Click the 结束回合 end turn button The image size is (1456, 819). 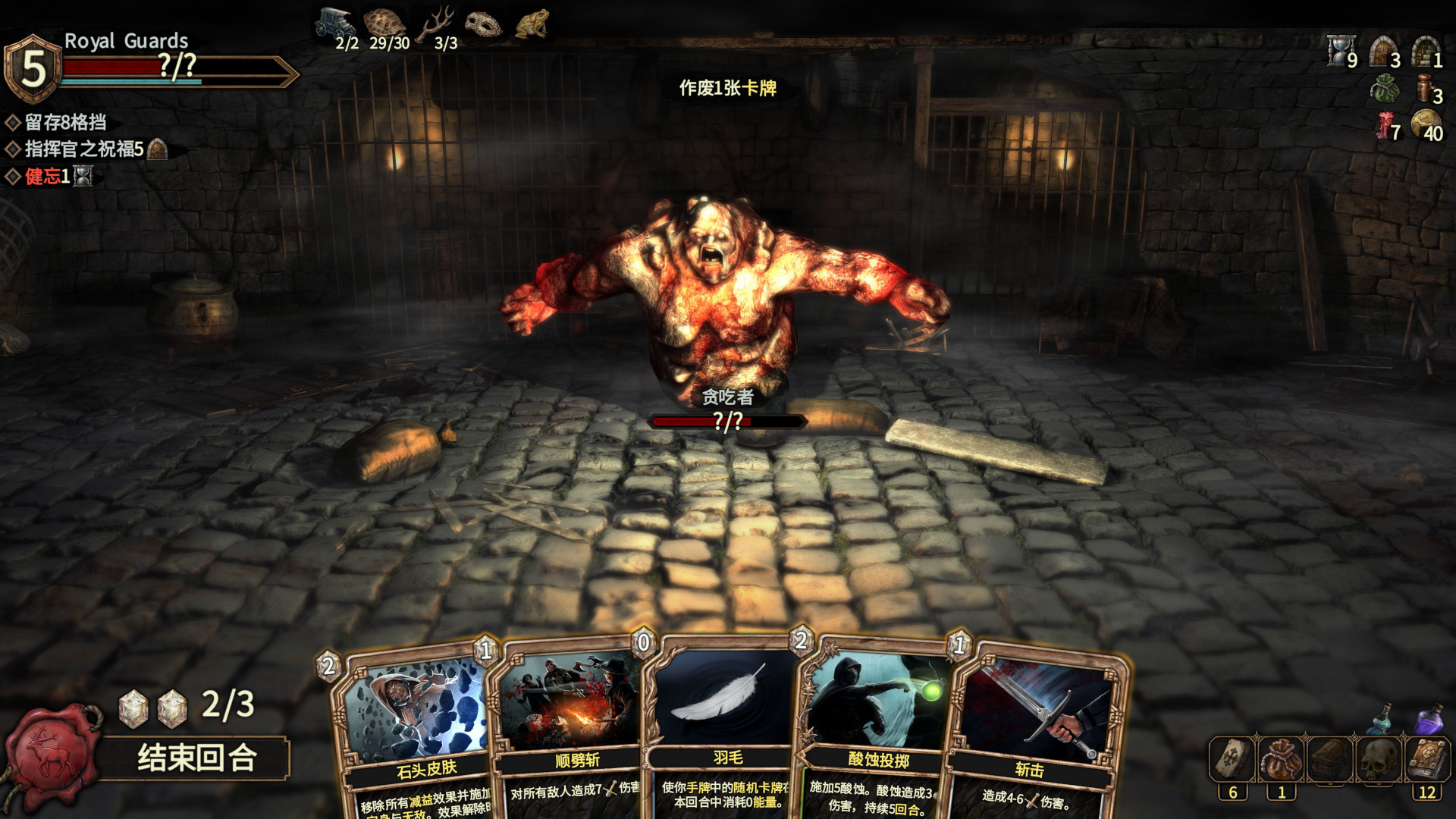point(196,758)
